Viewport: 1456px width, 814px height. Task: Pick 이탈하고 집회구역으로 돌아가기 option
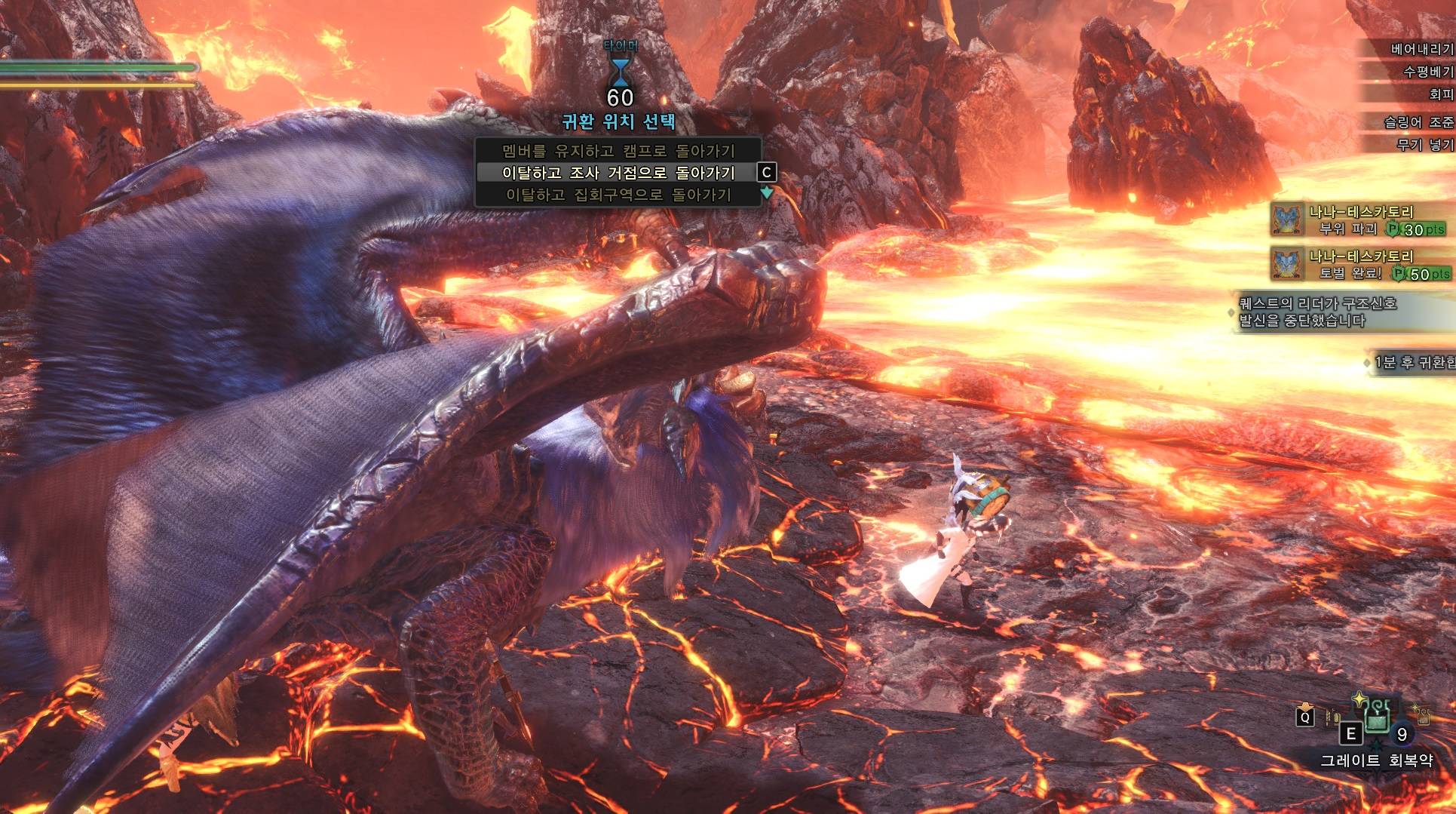tap(618, 195)
